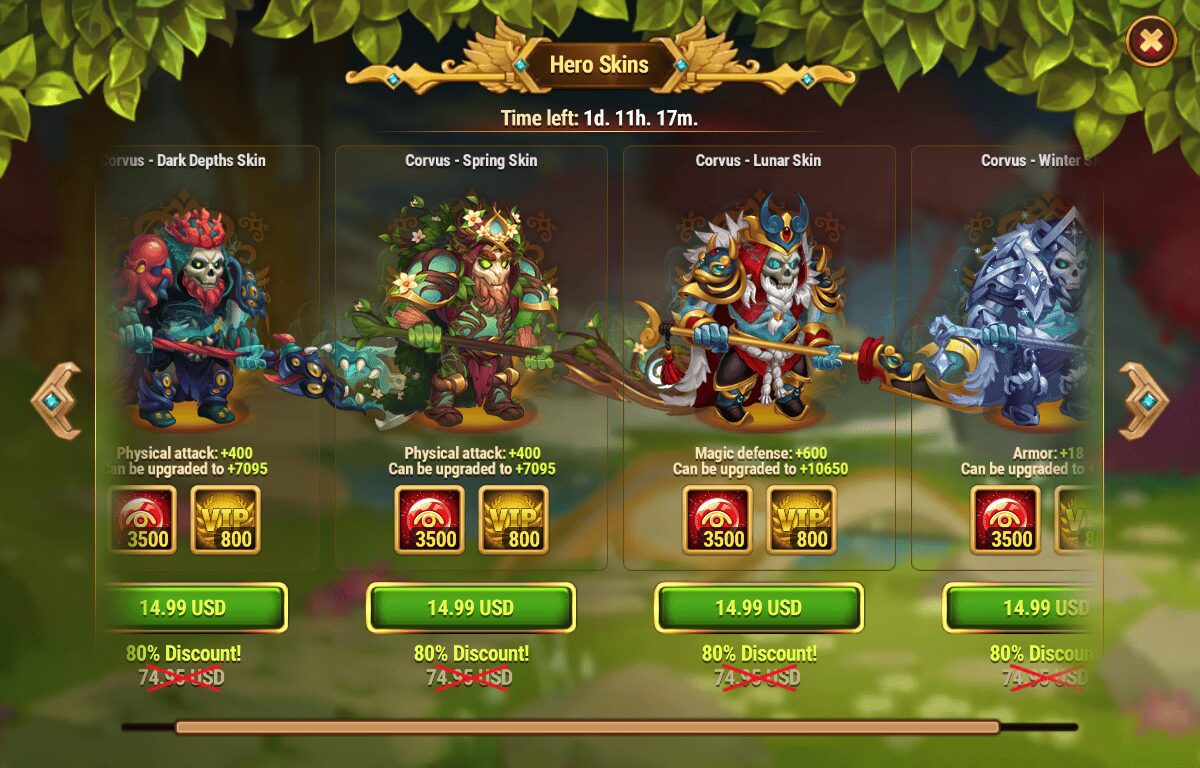The width and height of the screenshot is (1200, 768).
Task: Inspect the Winter Skin 3500 skin stone reward
Action: 1006,520
